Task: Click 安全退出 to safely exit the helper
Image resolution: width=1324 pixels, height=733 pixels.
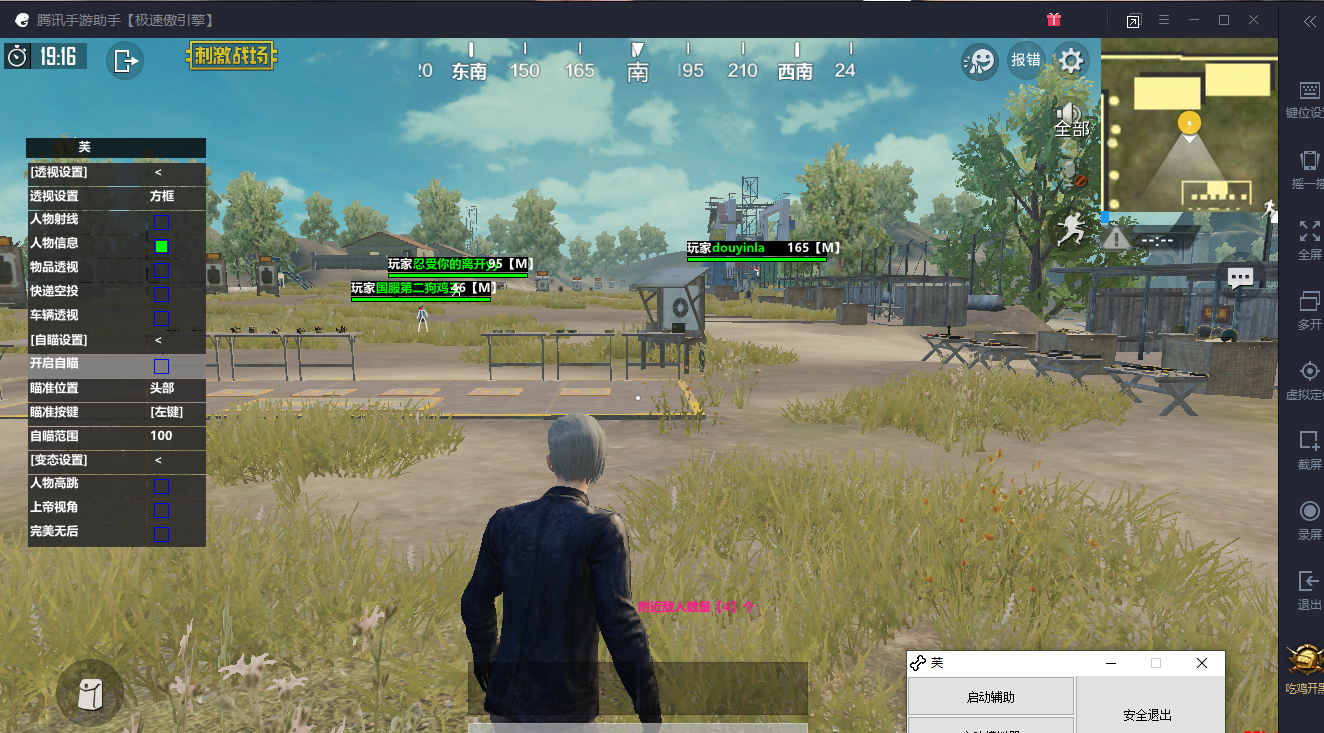Action: (1146, 715)
